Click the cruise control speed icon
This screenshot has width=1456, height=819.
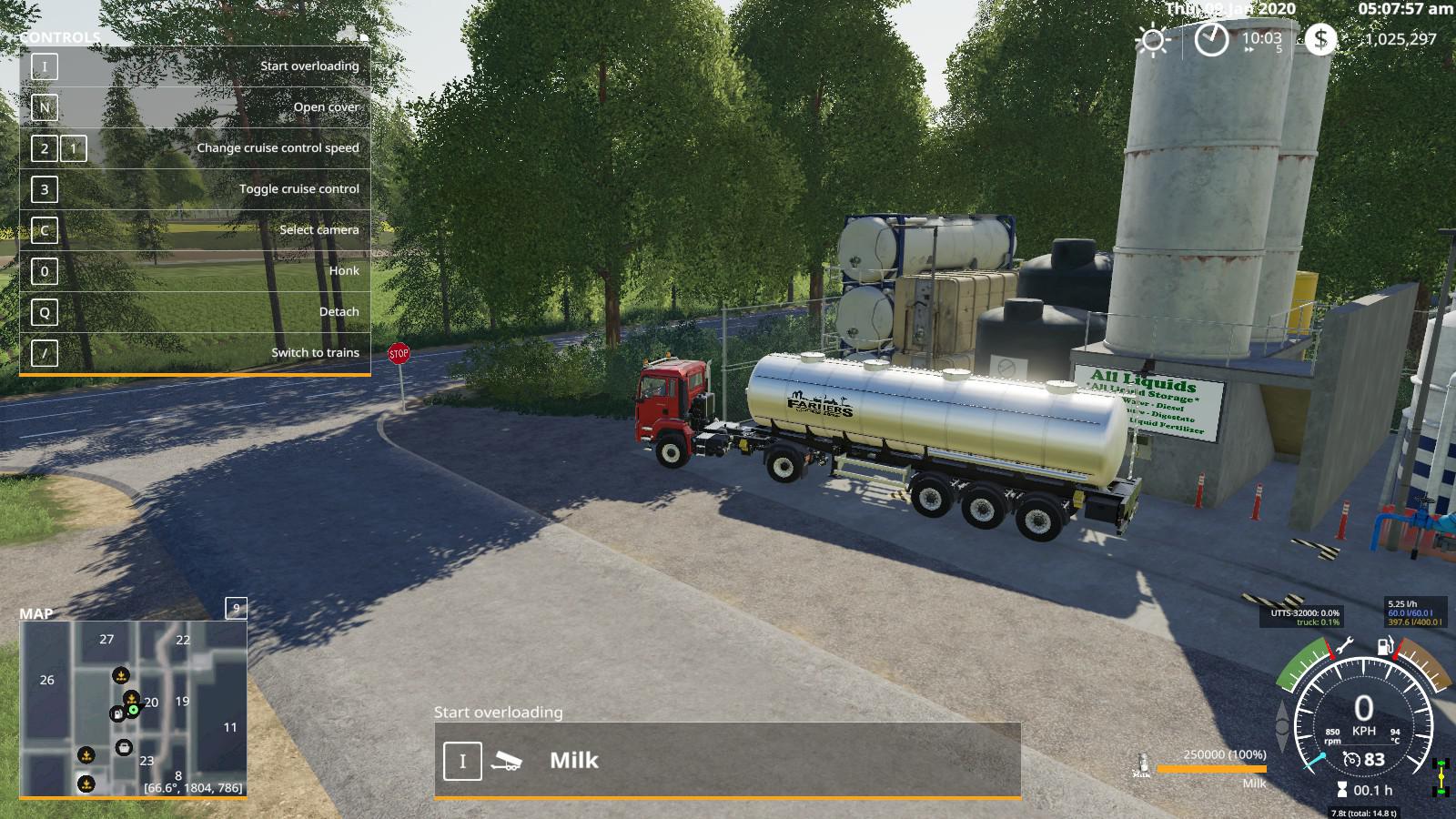coord(1352,760)
